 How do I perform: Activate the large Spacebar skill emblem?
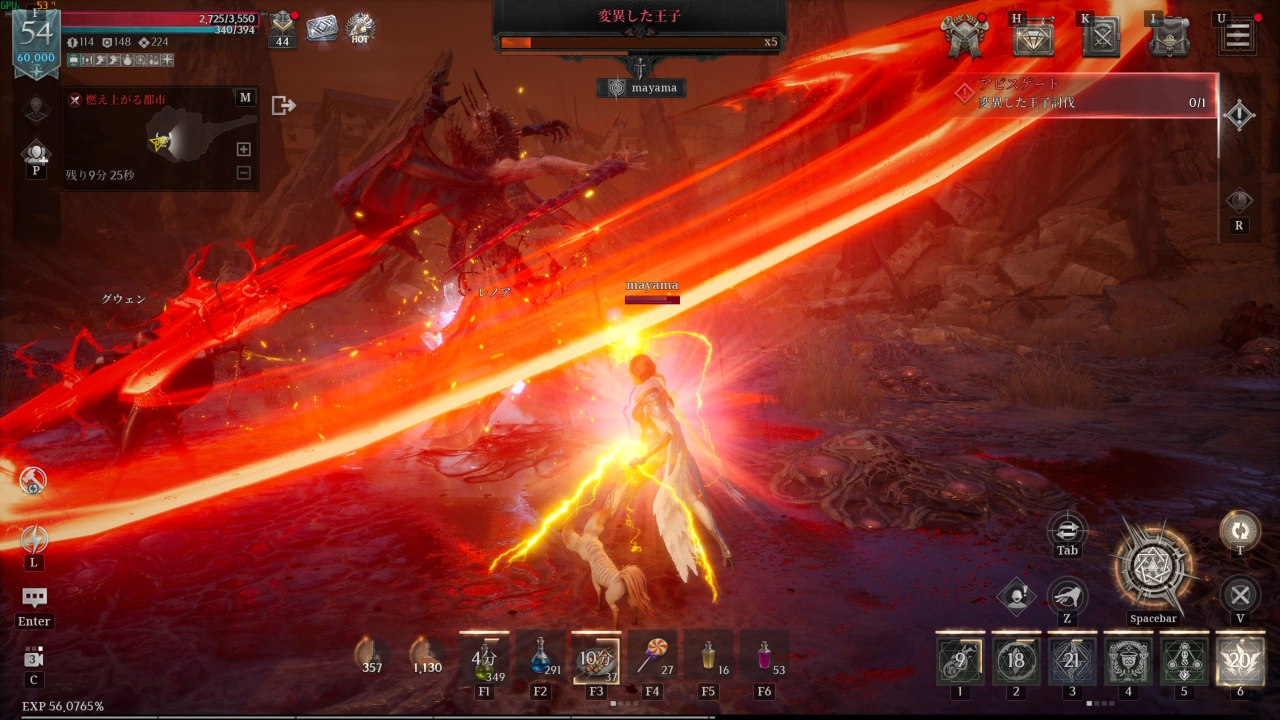click(1154, 566)
